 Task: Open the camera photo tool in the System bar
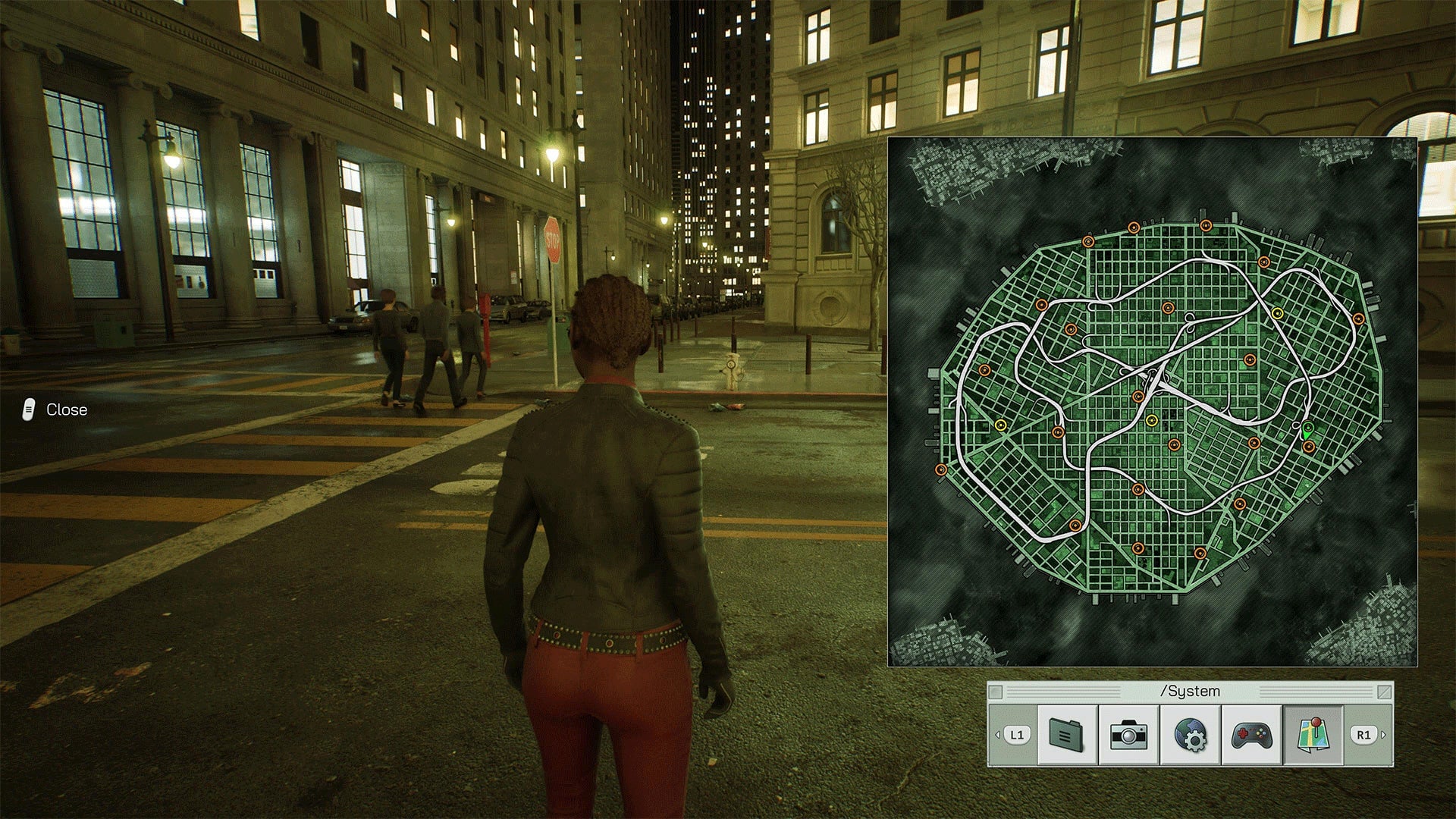(1128, 732)
